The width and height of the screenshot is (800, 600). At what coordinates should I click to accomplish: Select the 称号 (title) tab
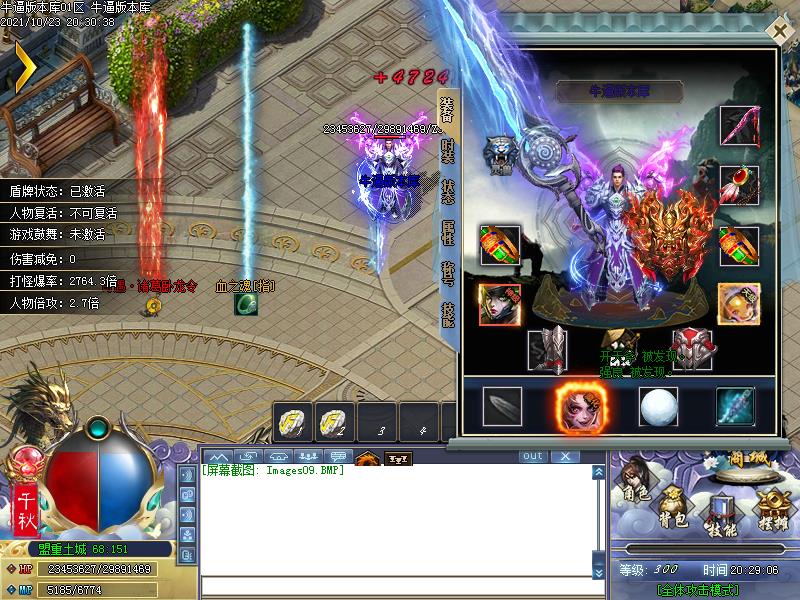(448, 272)
